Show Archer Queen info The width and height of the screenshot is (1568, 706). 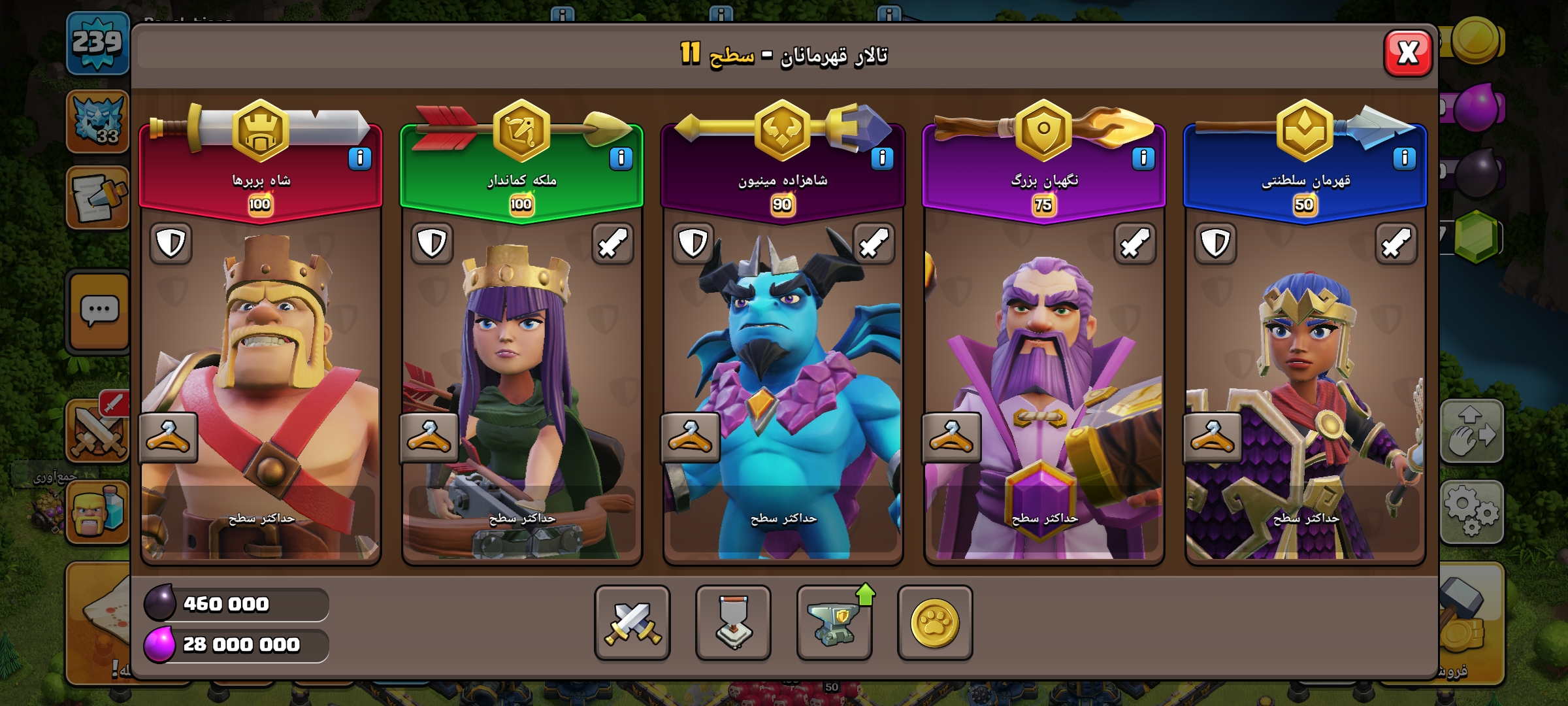coord(621,159)
